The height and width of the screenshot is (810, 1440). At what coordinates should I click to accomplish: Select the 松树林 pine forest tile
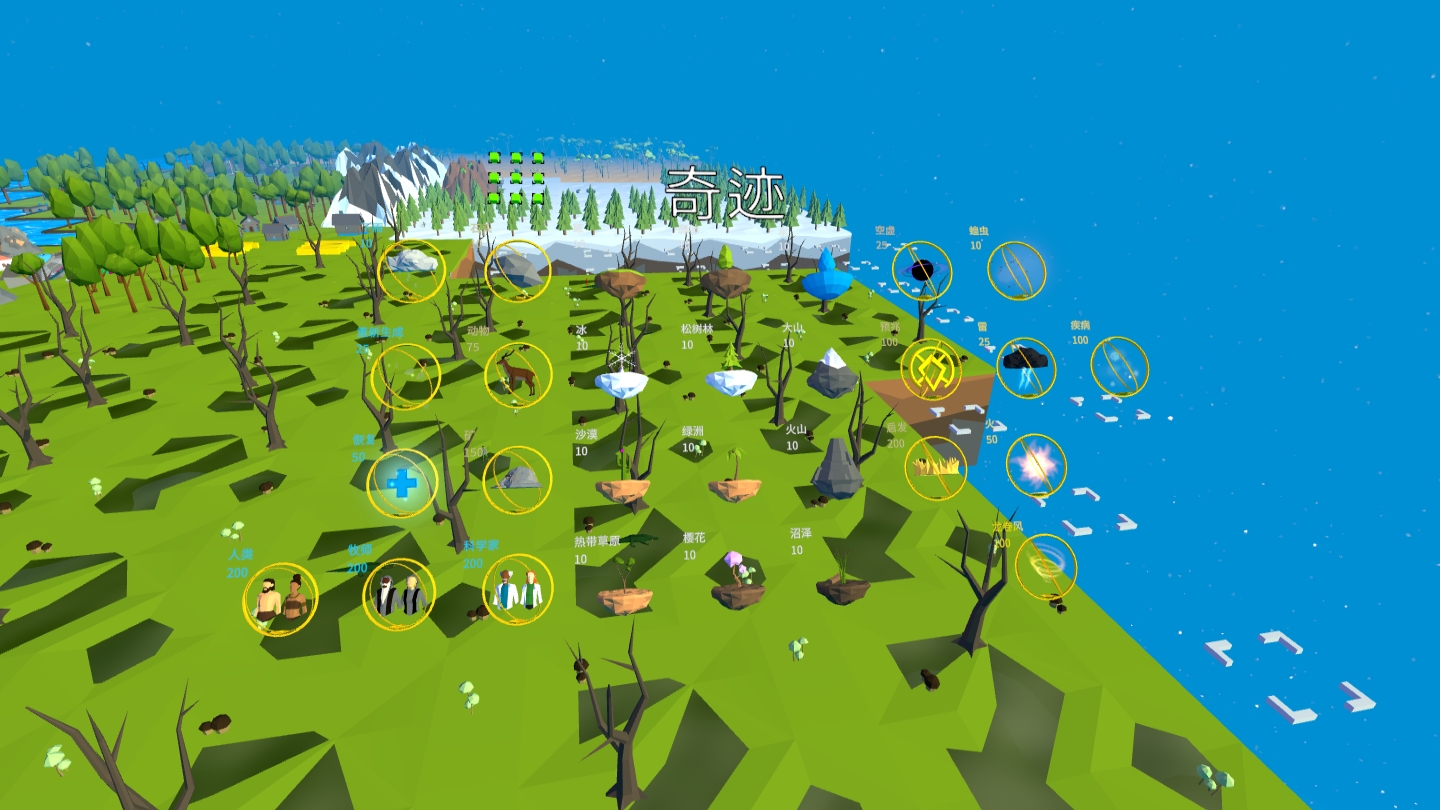click(731, 379)
